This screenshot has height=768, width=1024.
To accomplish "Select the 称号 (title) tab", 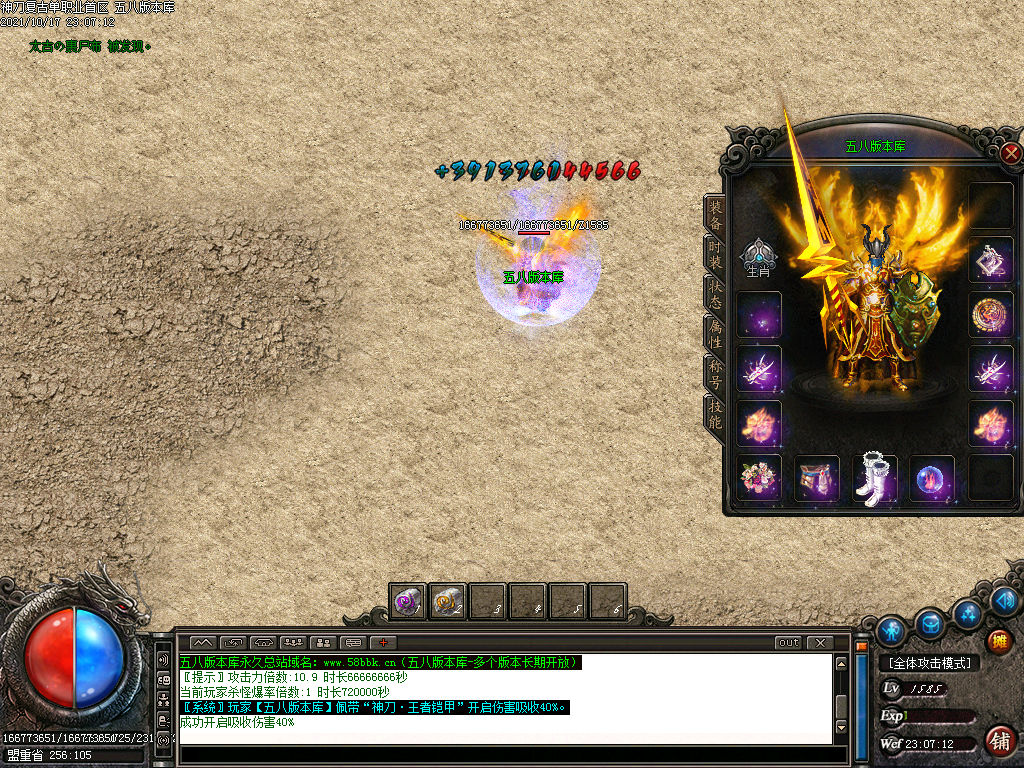I will tap(715, 373).
